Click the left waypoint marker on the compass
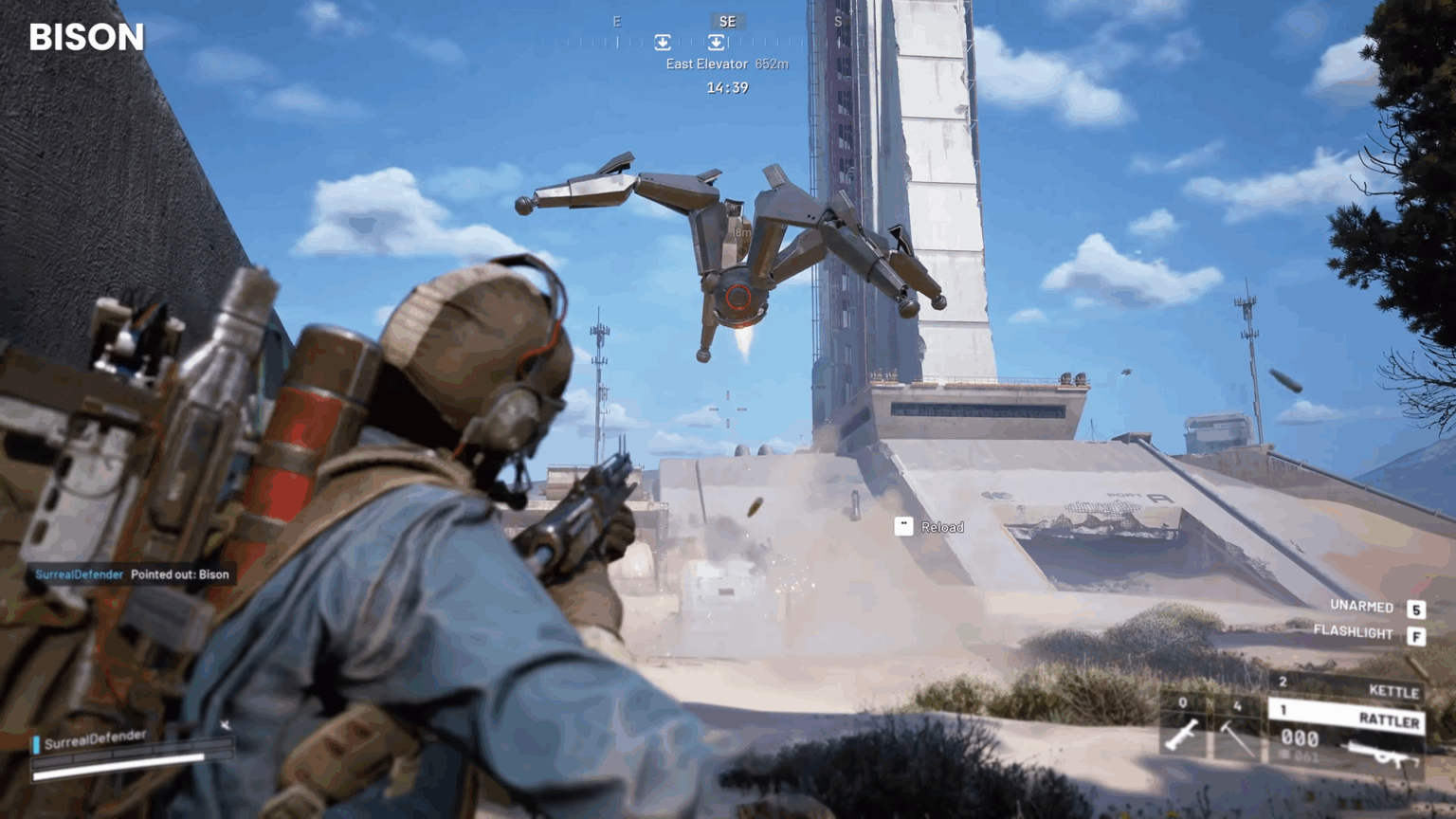The image size is (1456, 819). coord(662,42)
